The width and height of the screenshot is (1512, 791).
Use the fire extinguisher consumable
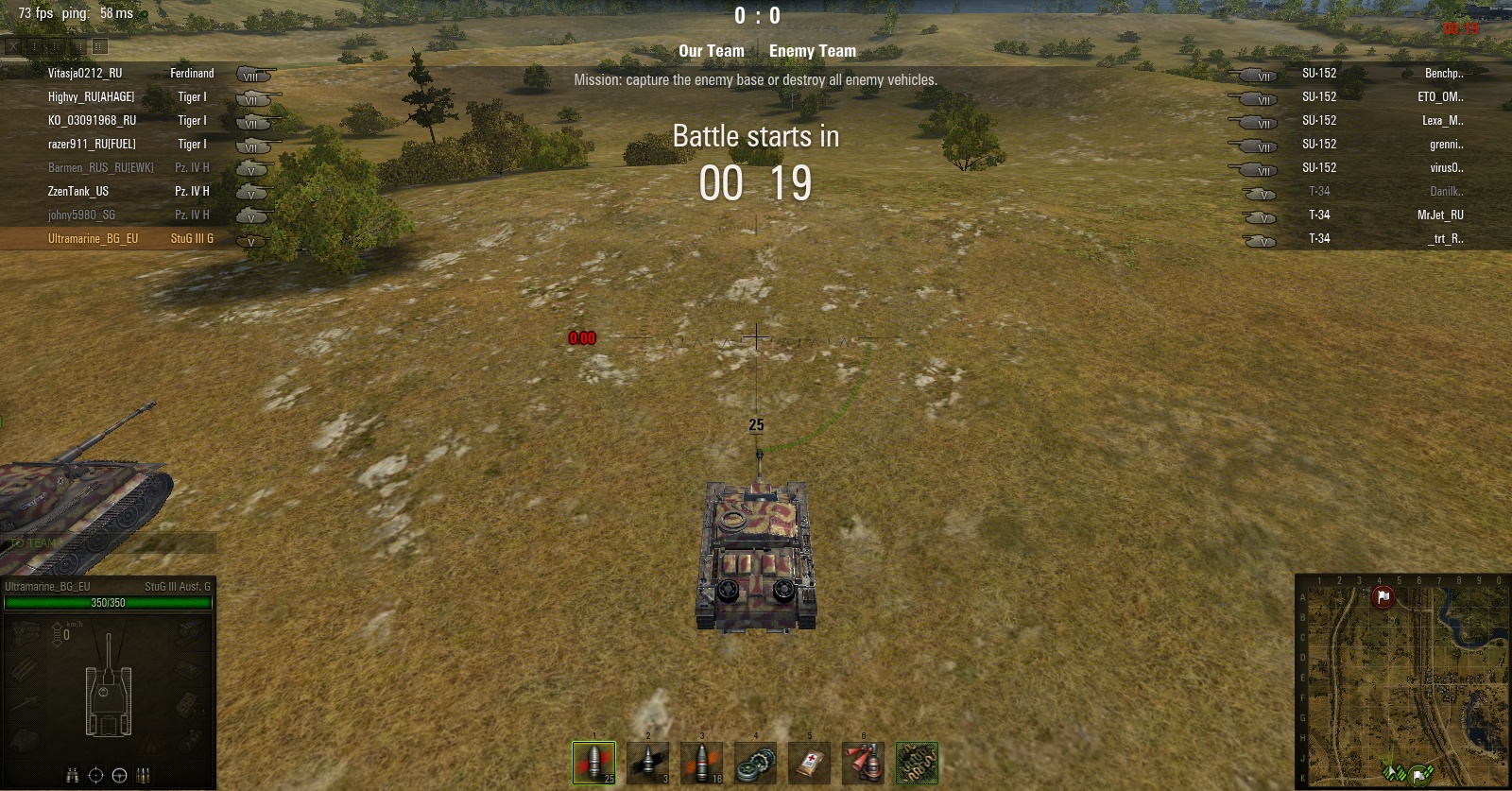[863, 763]
